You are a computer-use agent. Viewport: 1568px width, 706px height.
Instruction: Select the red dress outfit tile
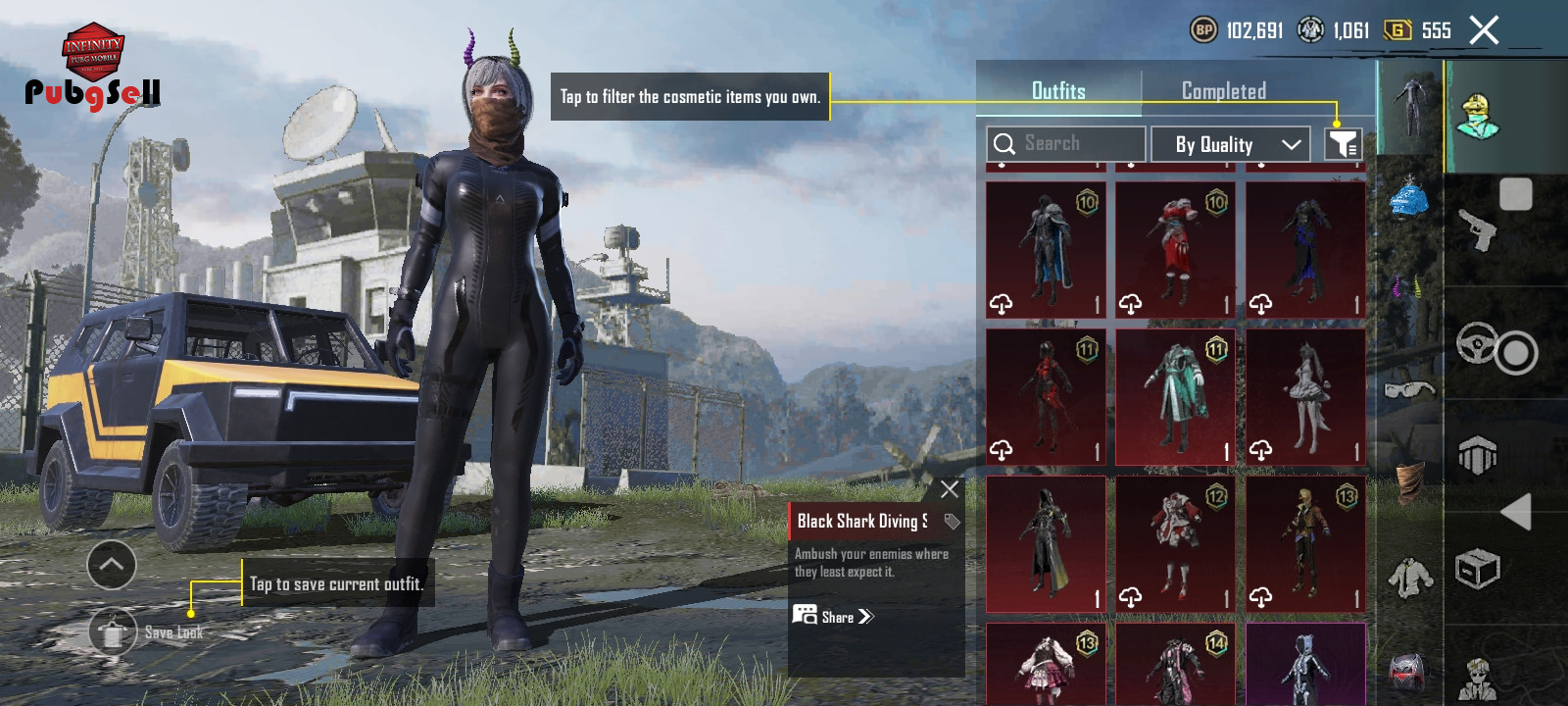click(x=1175, y=250)
